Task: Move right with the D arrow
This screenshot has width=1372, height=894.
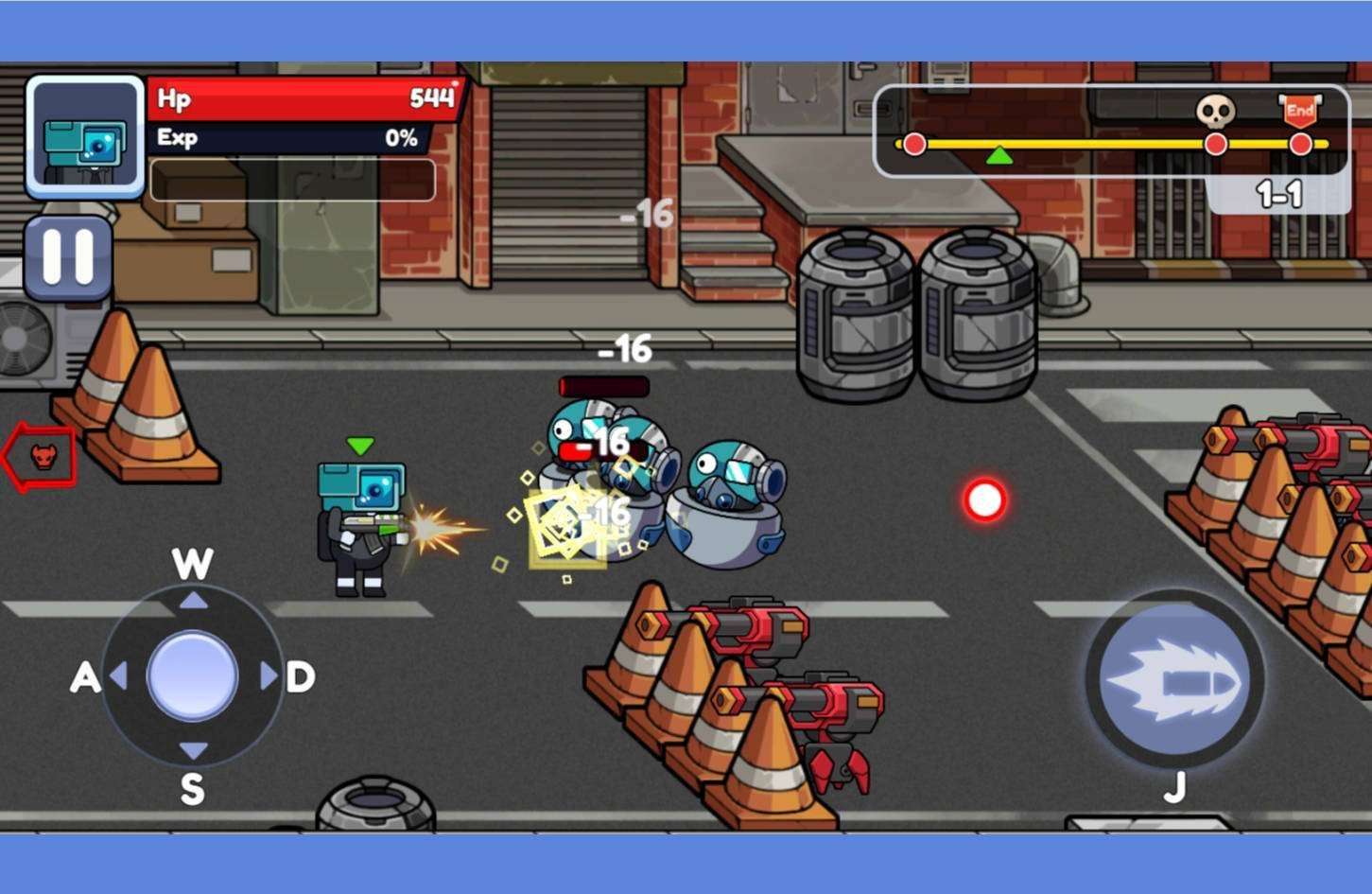Action: point(268,676)
